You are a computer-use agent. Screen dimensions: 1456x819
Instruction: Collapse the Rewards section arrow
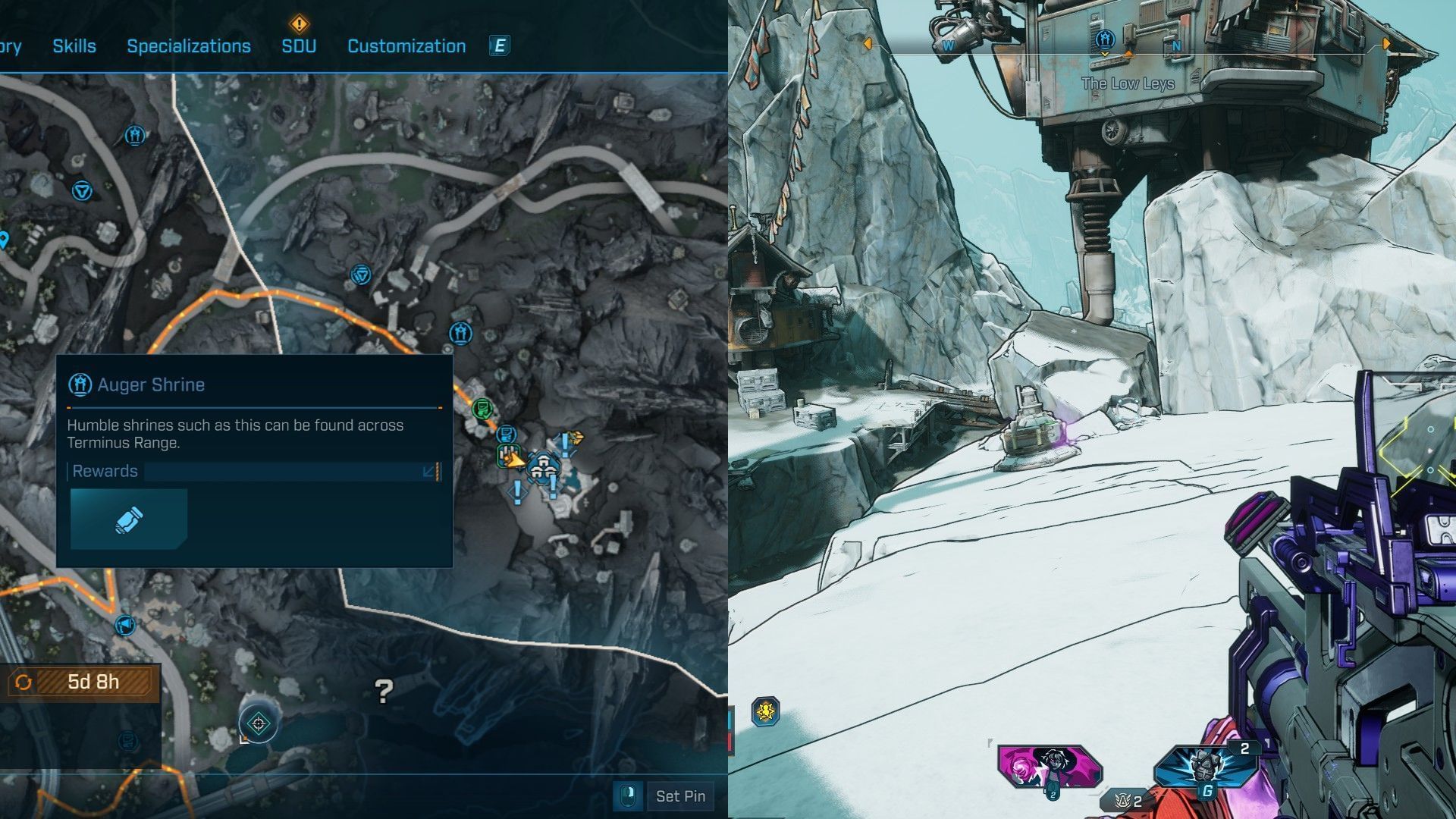[428, 472]
